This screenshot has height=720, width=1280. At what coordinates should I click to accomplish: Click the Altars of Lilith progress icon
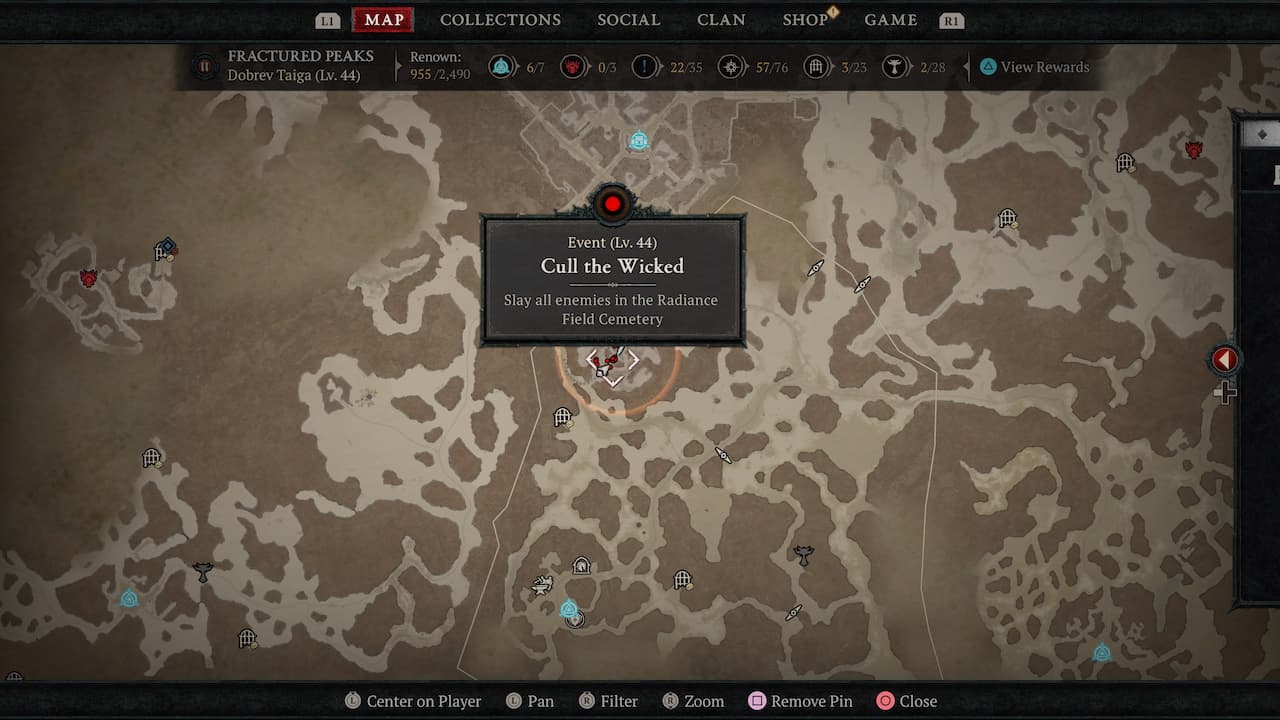tap(894, 67)
